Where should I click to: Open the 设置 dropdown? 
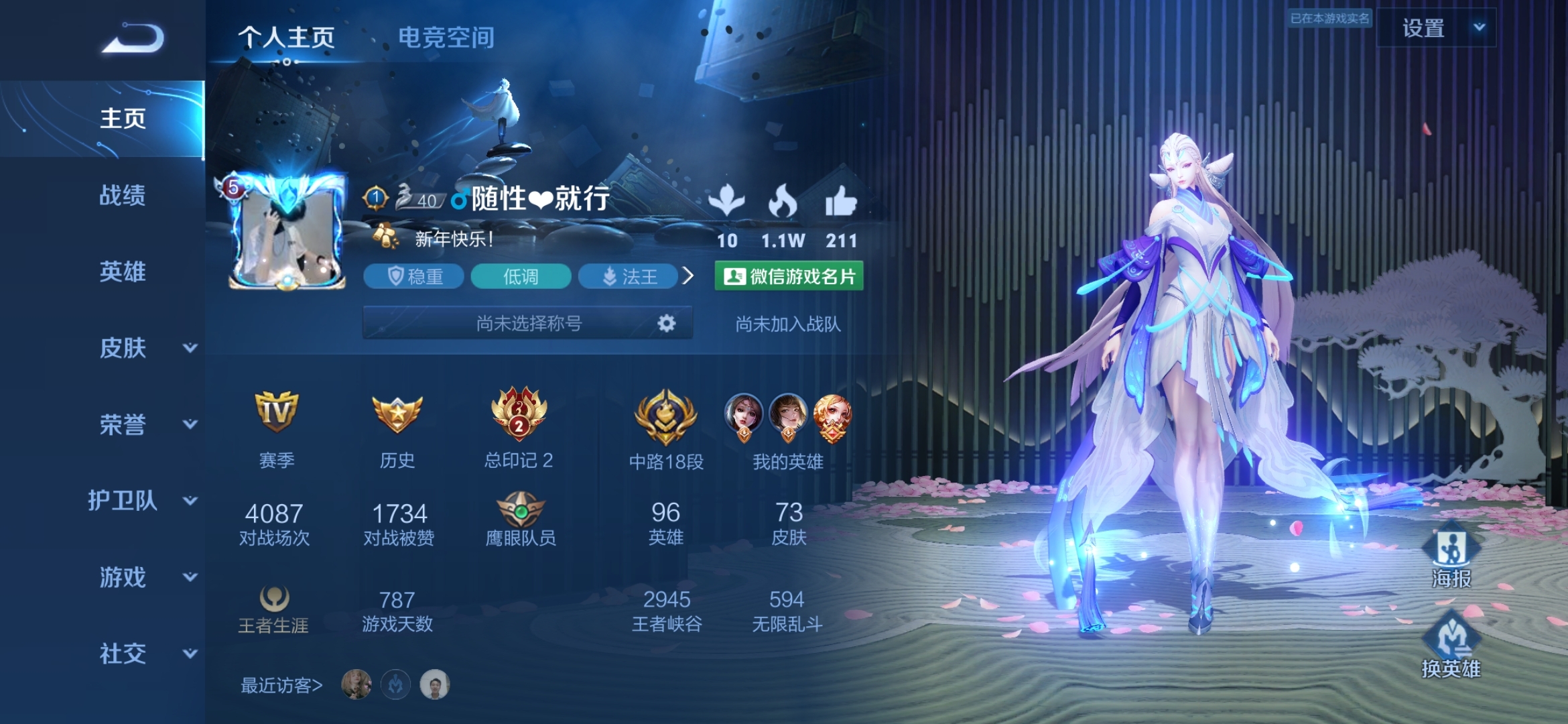pos(1437,28)
